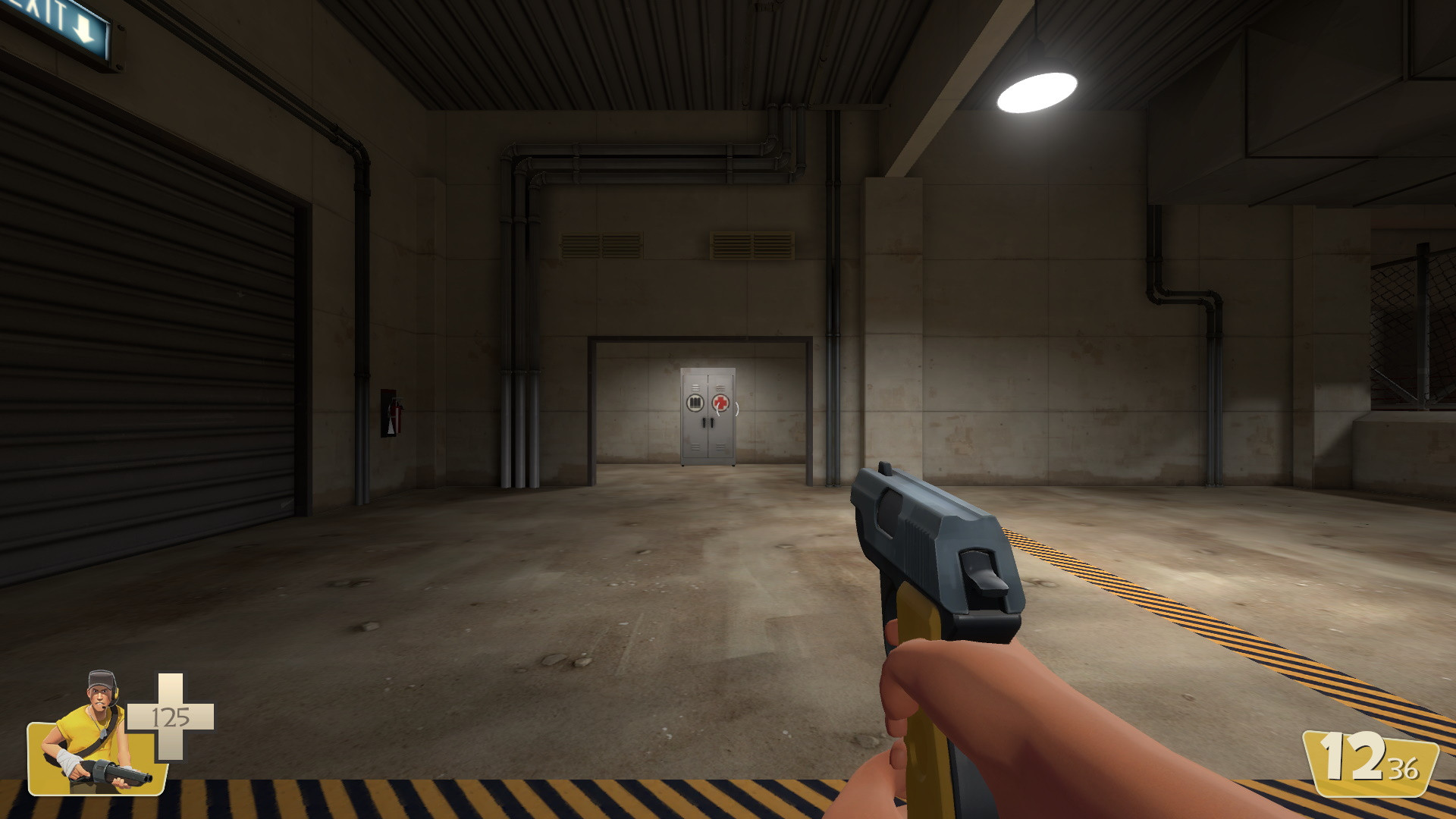Click the medic cross on the resupply locker
The height and width of the screenshot is (819, 1456).
[720, 402]
